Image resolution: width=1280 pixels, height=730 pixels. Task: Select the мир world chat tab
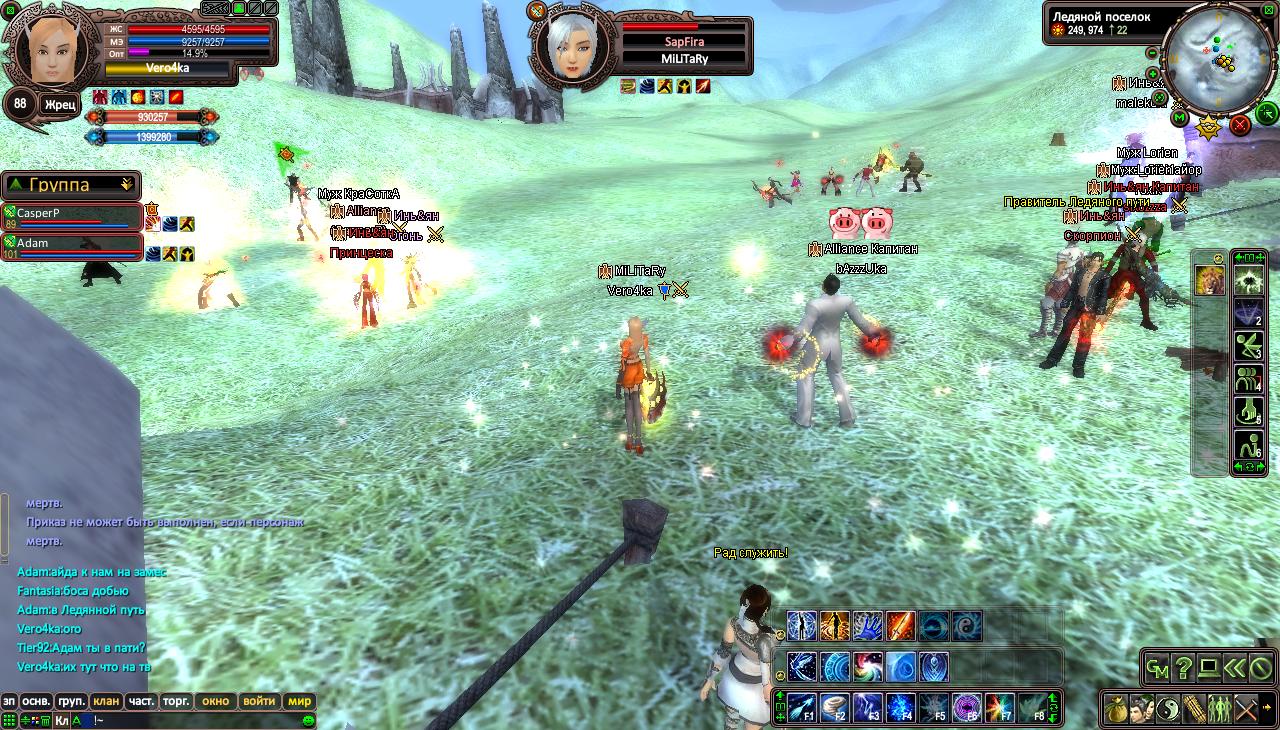pos(299,701)
